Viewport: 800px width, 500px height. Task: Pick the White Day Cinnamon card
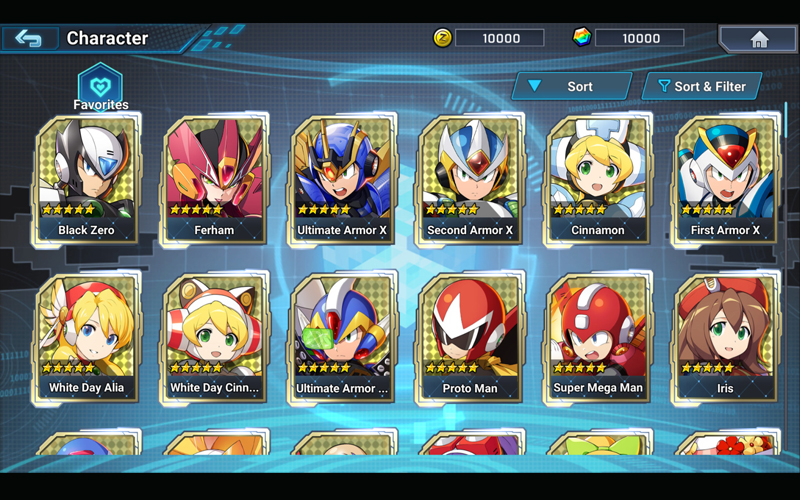click(214, 338)
